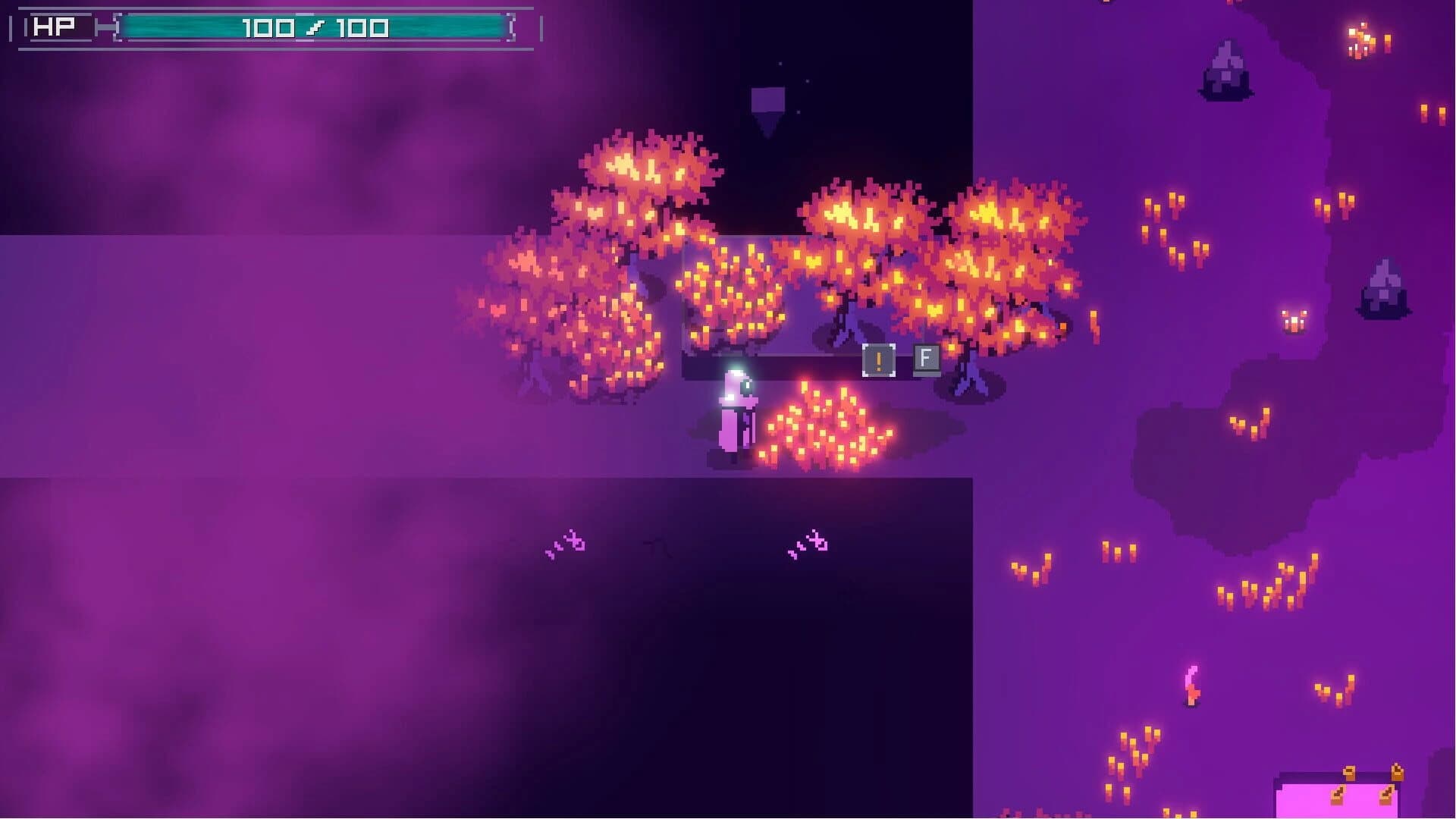This screenshot has width=1456, height=819.
Task: Click the HP label icon on the health bar
Action: 55,25
